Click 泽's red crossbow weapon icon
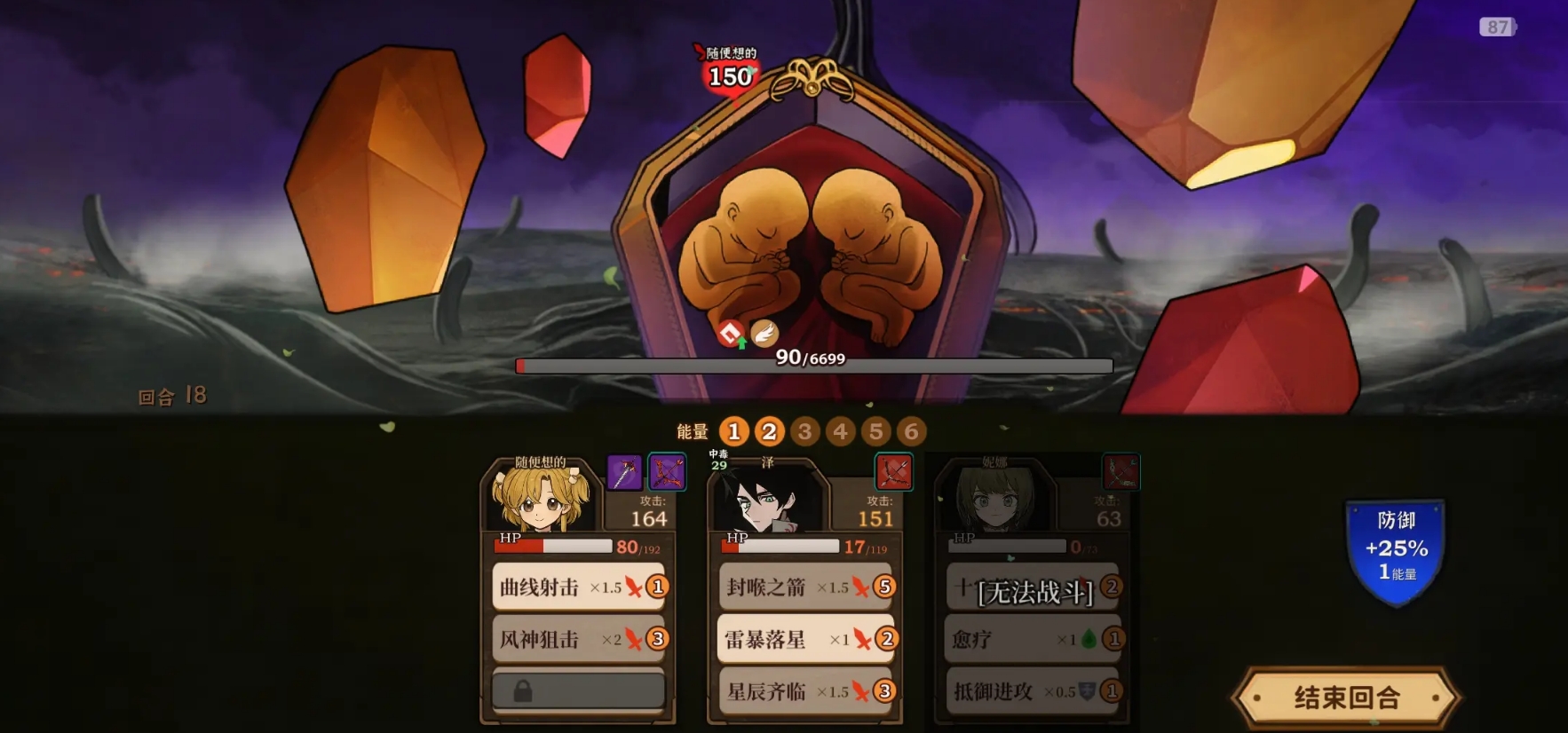 [x=896, y=471]
